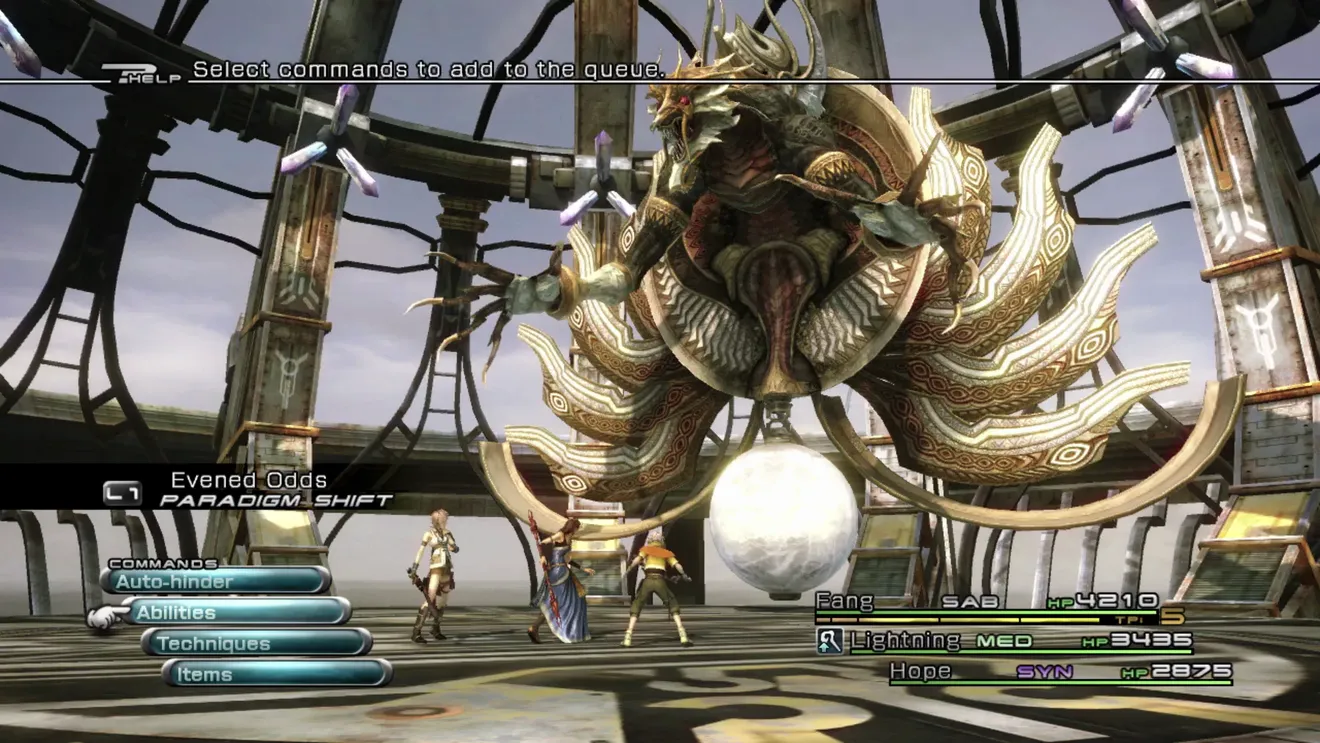Choose the Techniques command
Screen dimensions: 1320x743
tap(257, 643)
